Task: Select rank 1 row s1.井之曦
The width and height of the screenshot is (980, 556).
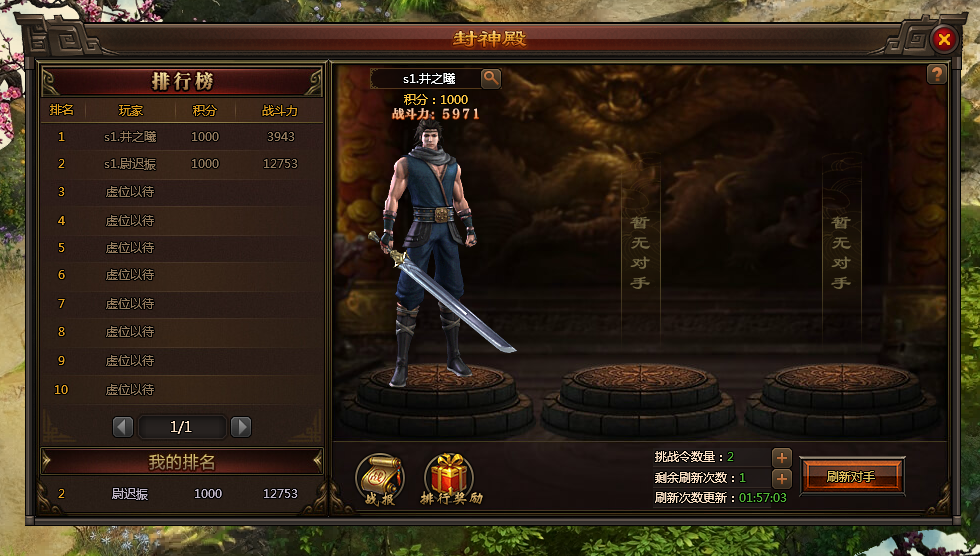Action: pos(182,137)
